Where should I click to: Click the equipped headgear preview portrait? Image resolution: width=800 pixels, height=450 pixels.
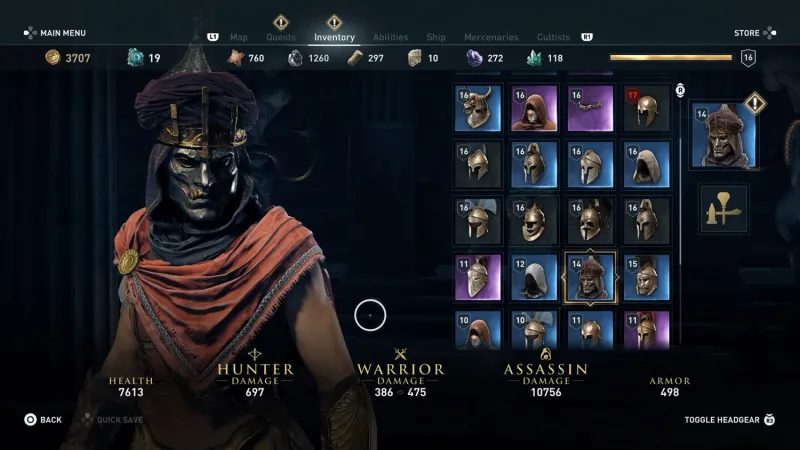[723, 136]
